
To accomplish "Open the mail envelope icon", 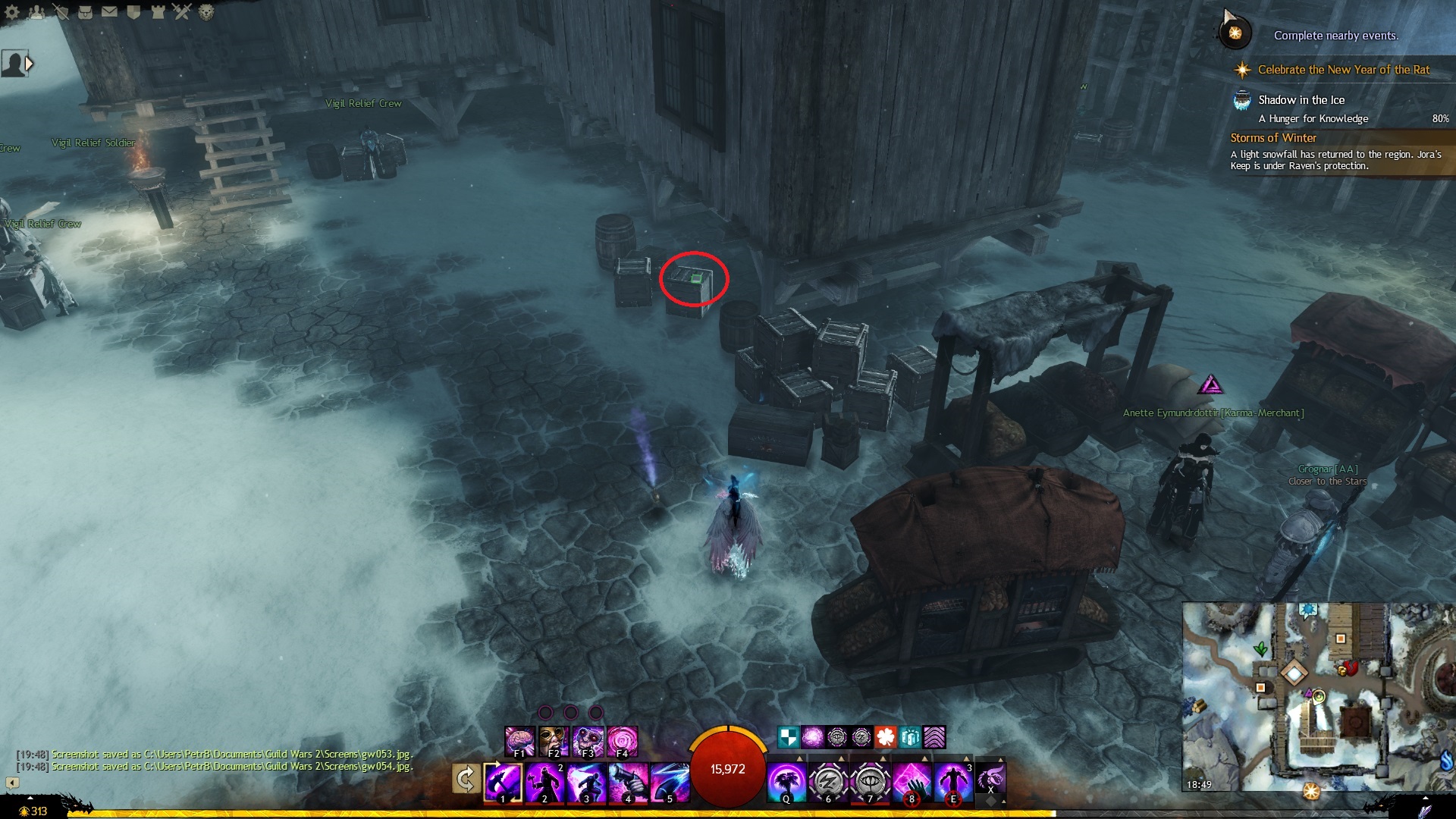I will click(109, 11).
